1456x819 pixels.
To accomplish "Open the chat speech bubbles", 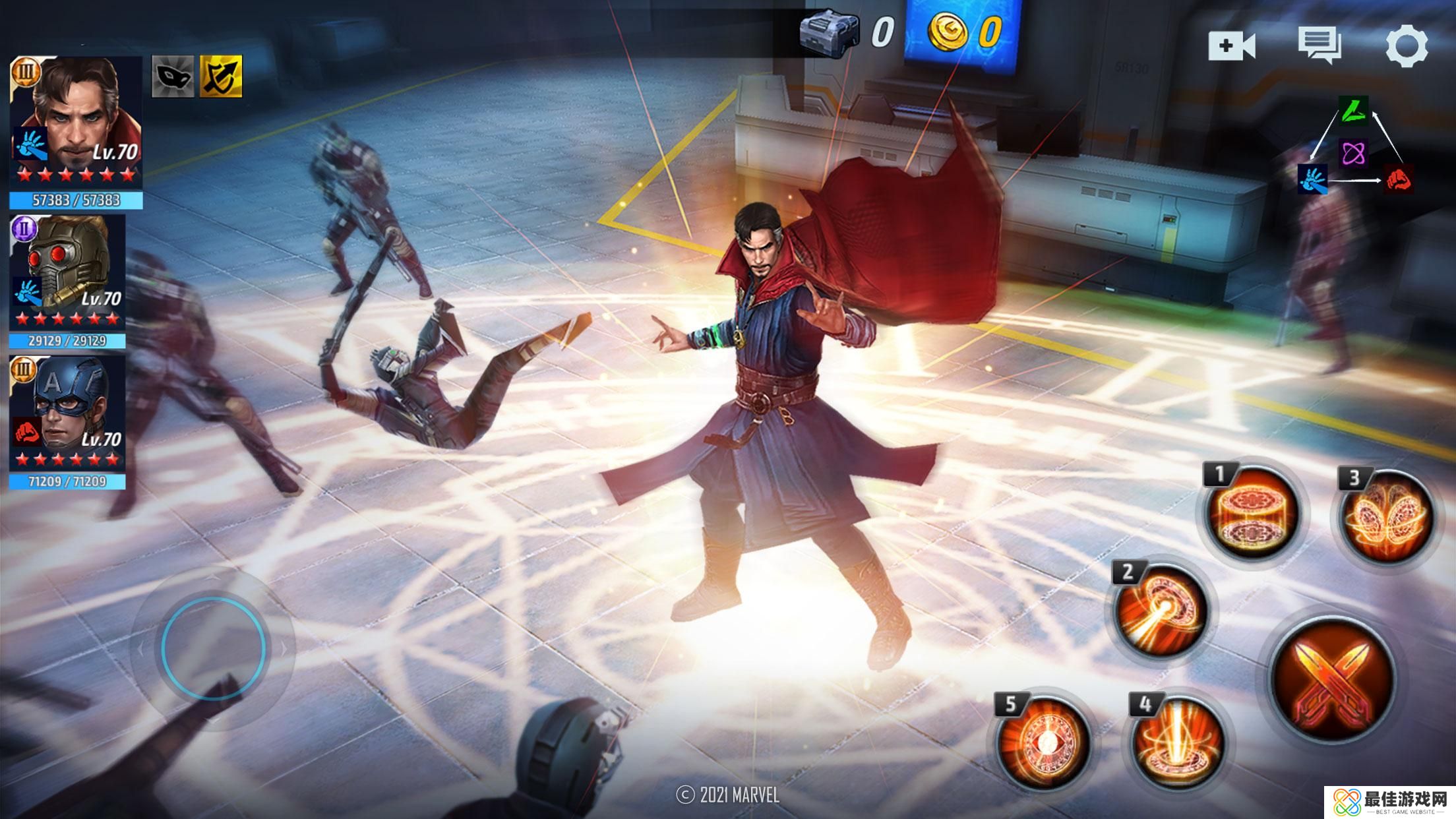I will tap(1319, 45).
